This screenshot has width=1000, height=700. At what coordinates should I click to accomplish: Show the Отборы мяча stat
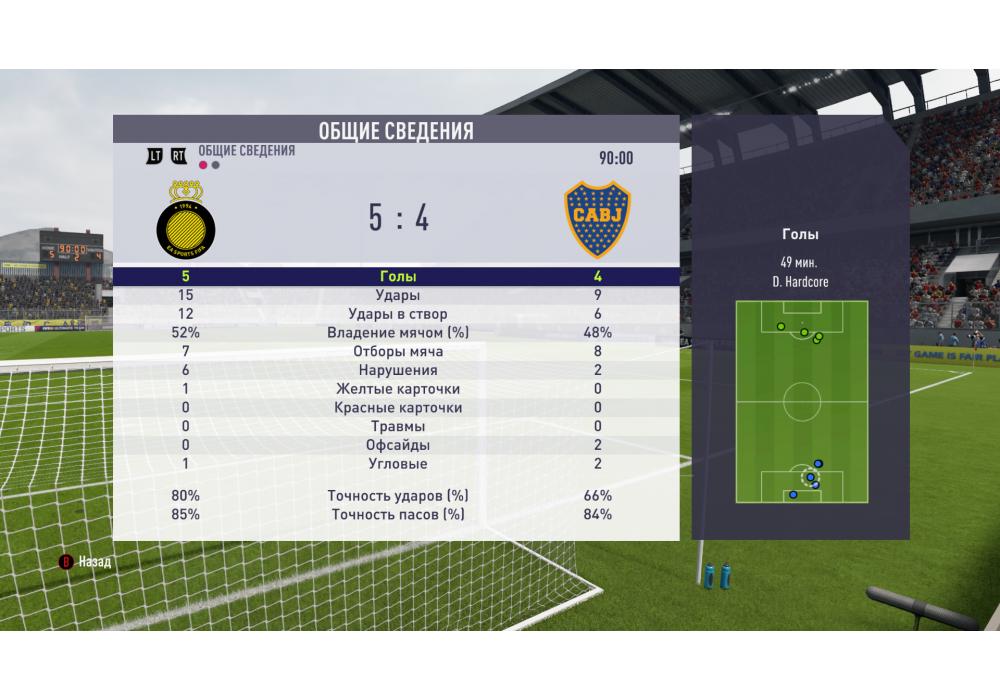tap(396, 352)
